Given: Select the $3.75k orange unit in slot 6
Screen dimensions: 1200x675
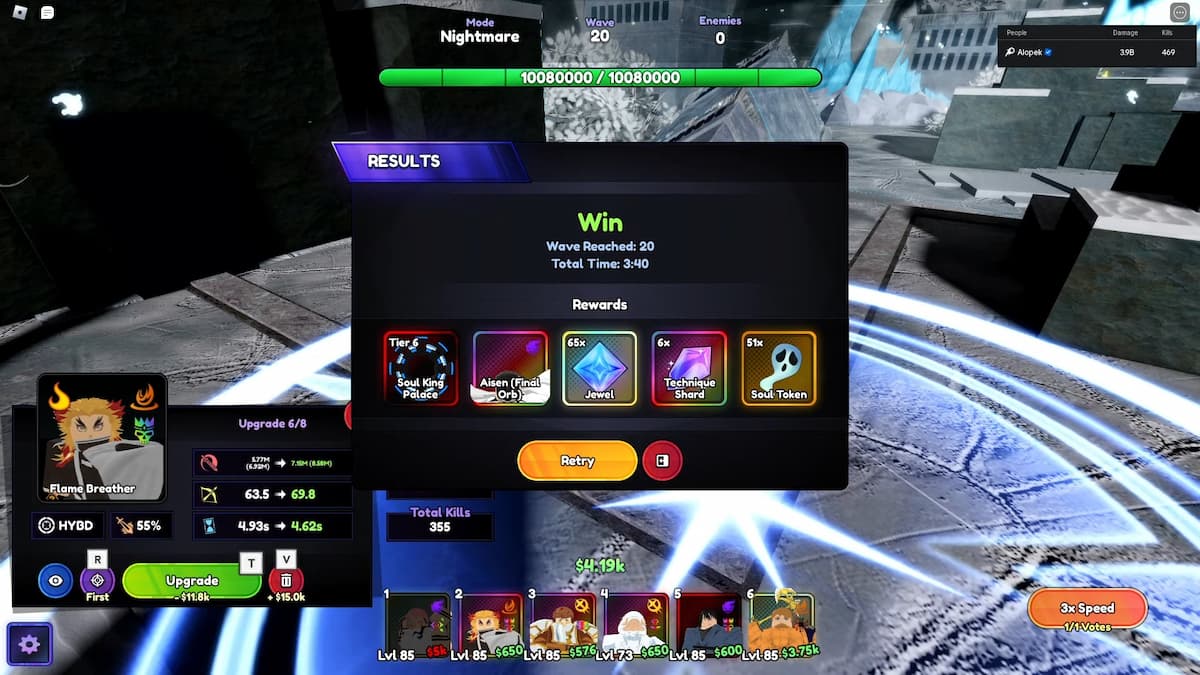Looking at the screenshot, I should [782, 624].
